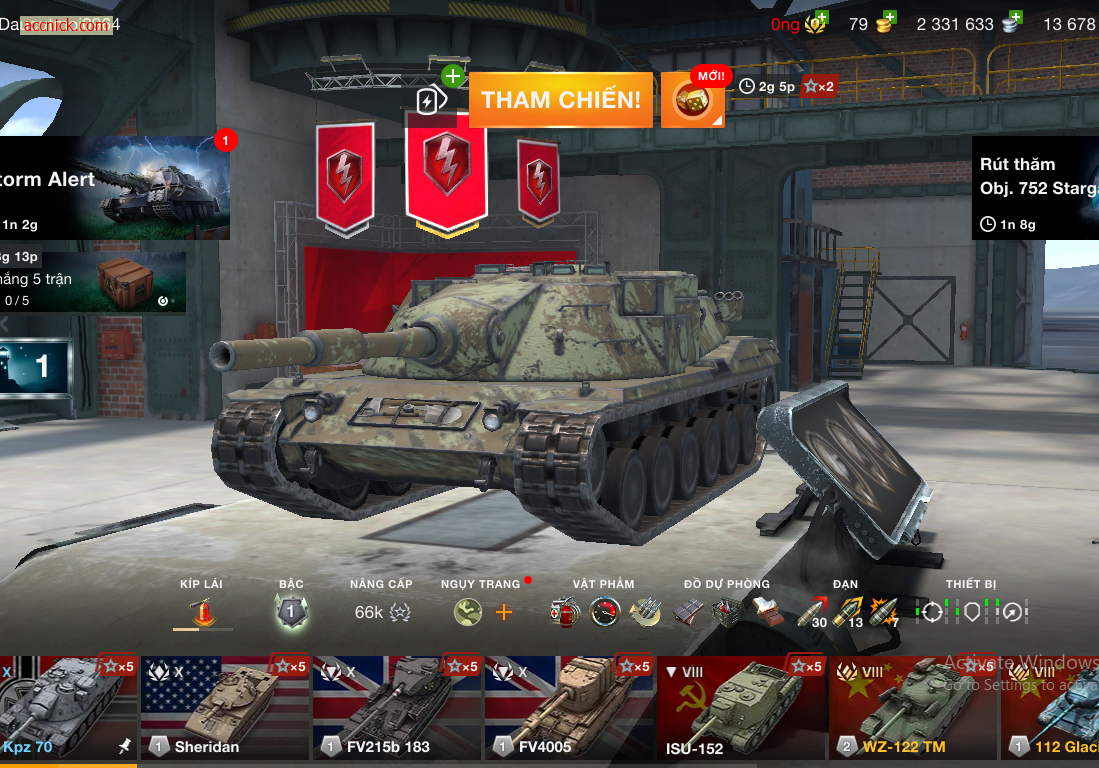This screenshot has height=768, width=1099.
Task: Select the ISU-152 tank card
Action: (741, 707)
